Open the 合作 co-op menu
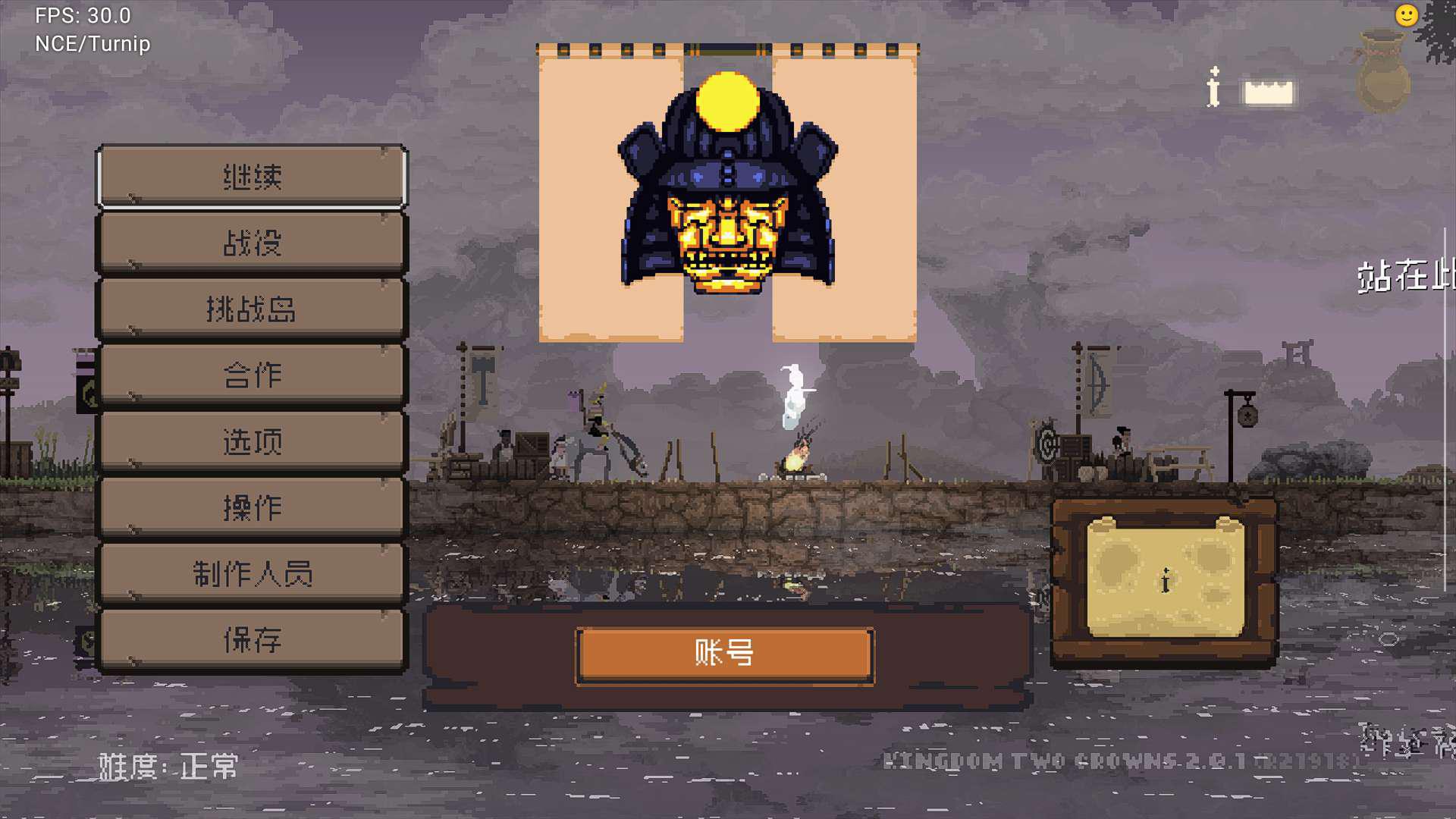This screenshot has width=1456, height=819. [x=252, y=375]
